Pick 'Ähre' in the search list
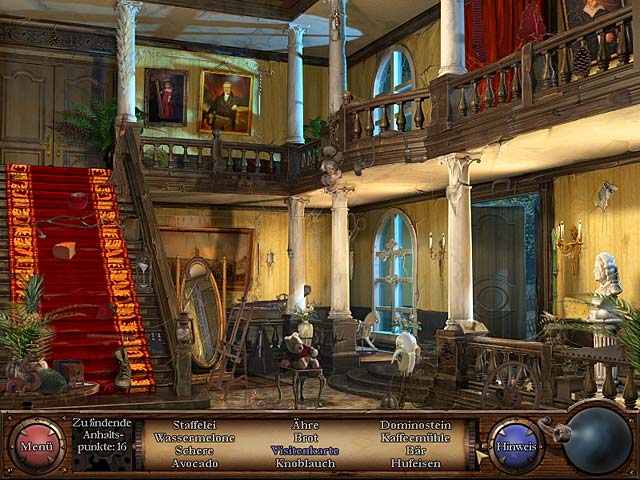The height and width of the screenshot is (480, 640). click(305, 425)
